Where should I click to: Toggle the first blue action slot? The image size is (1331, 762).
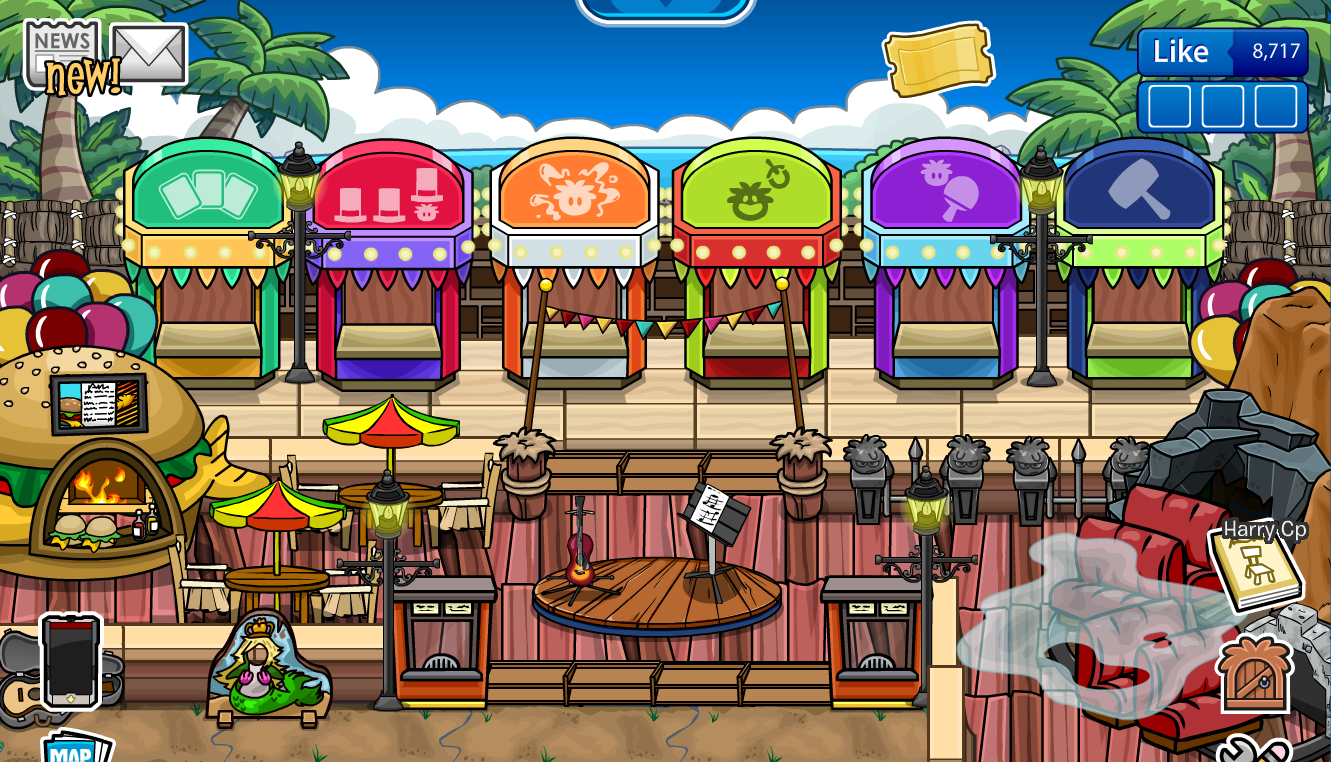(x=1171, y=103)
